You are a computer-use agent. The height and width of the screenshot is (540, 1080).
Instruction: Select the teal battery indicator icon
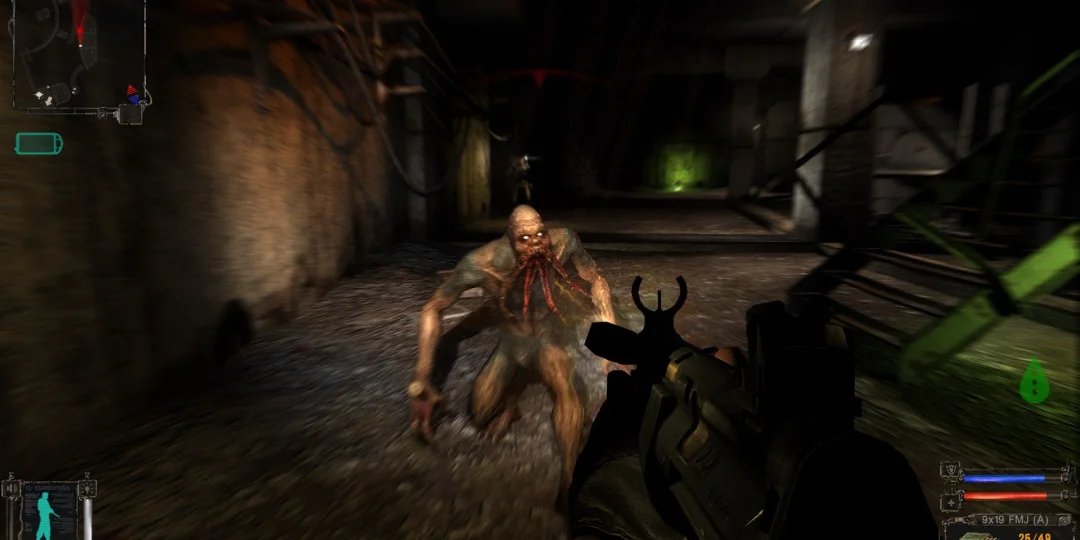[x=39, y=143]
